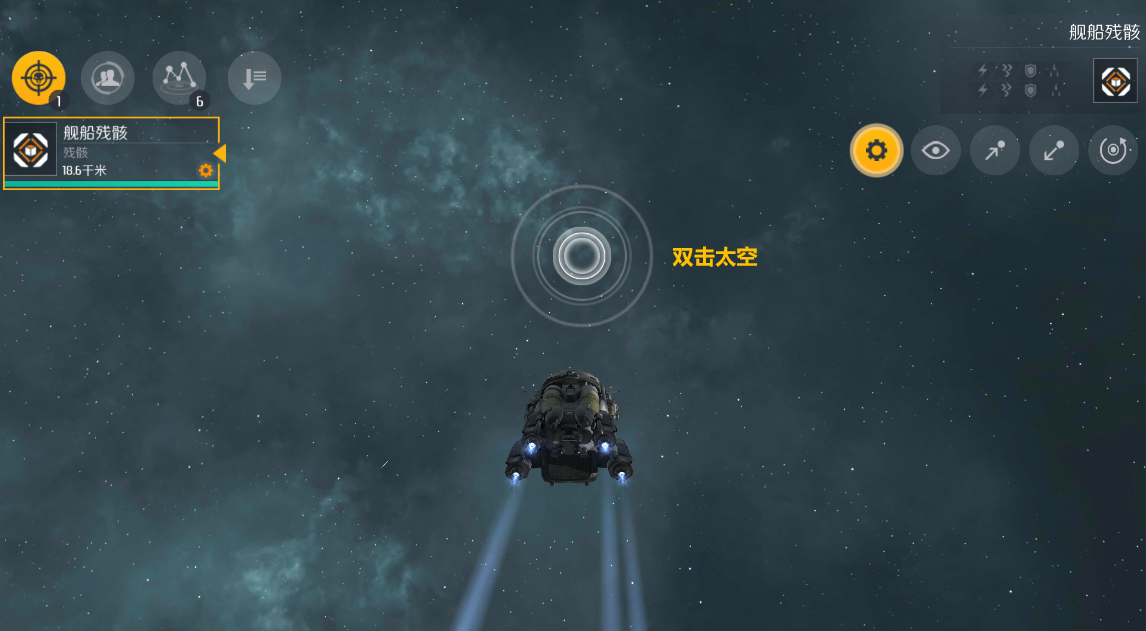Screen dimensions: 1146x631
Task: Select the orange crosshair overview filter
Action: click(x=39, y=77)
